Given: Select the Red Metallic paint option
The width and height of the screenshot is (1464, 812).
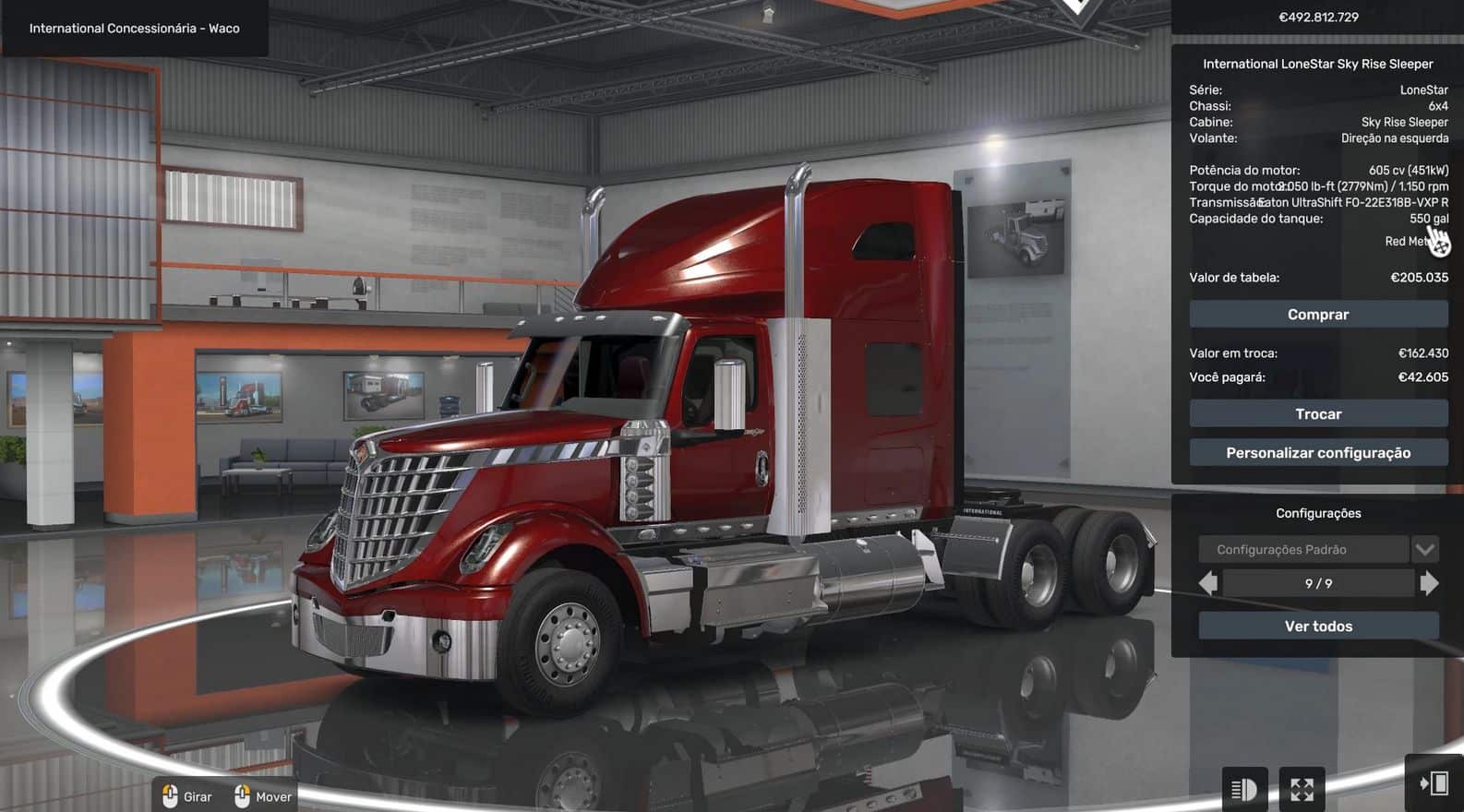Looking at the screenshot, I should [1408, 241].
